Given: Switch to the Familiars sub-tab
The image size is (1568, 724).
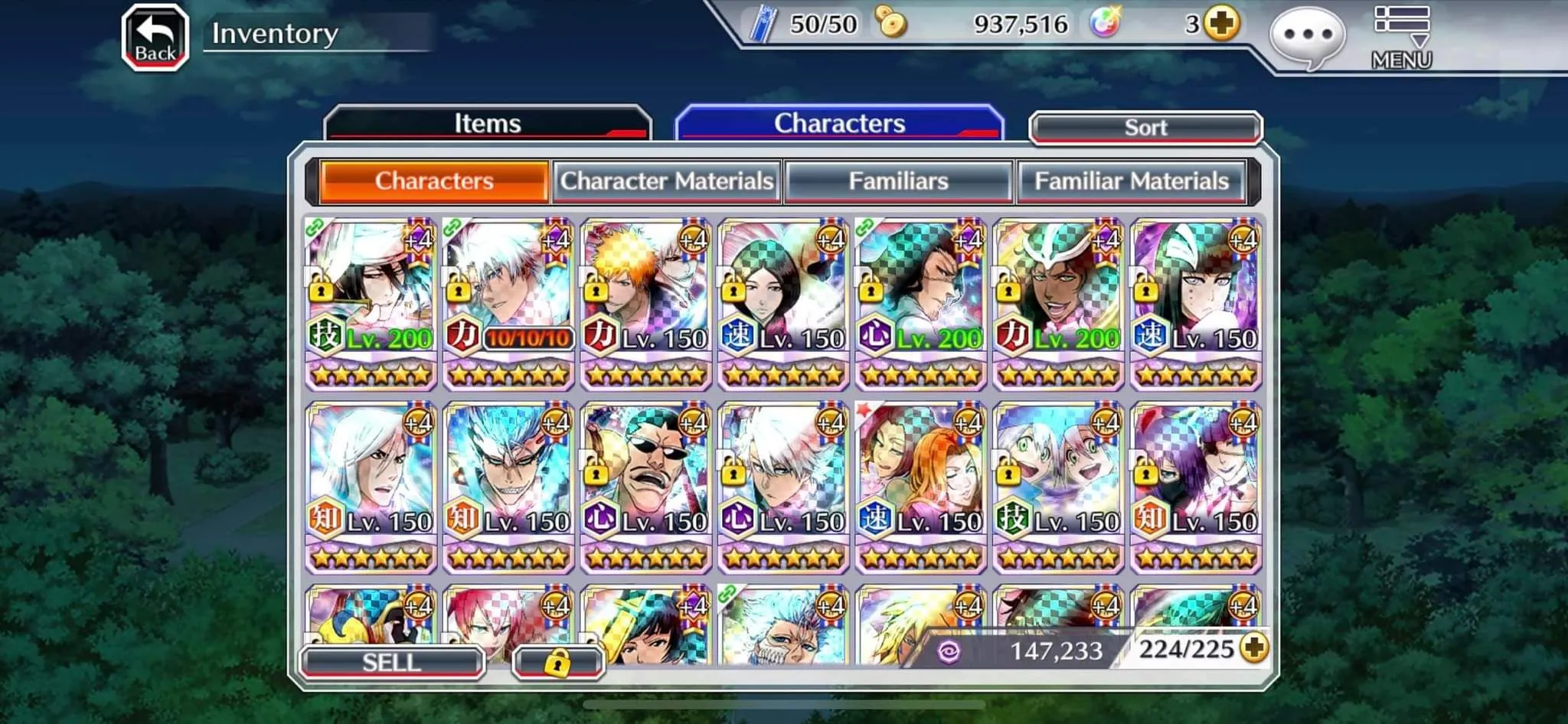Looking at the screenshot, I should pyautogui.click(x=899, y=181).
